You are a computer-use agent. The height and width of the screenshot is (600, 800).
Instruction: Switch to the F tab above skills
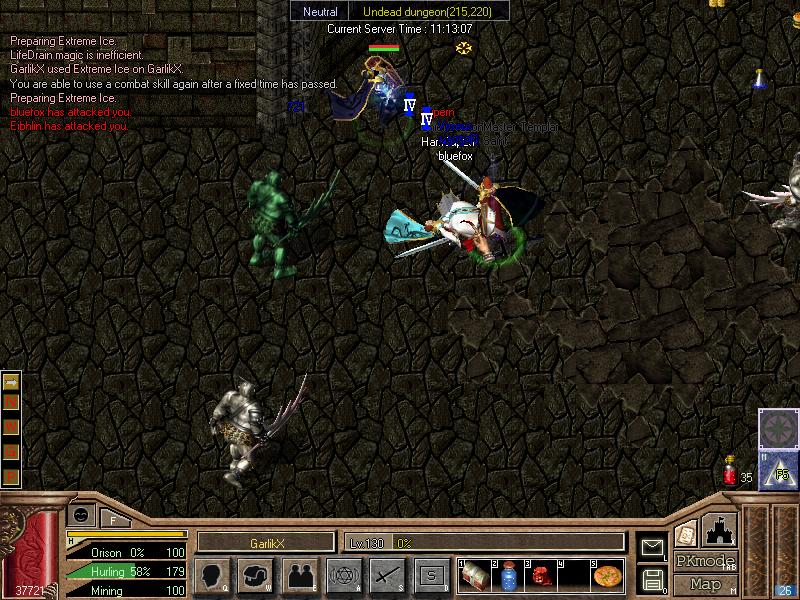point(114,518)
